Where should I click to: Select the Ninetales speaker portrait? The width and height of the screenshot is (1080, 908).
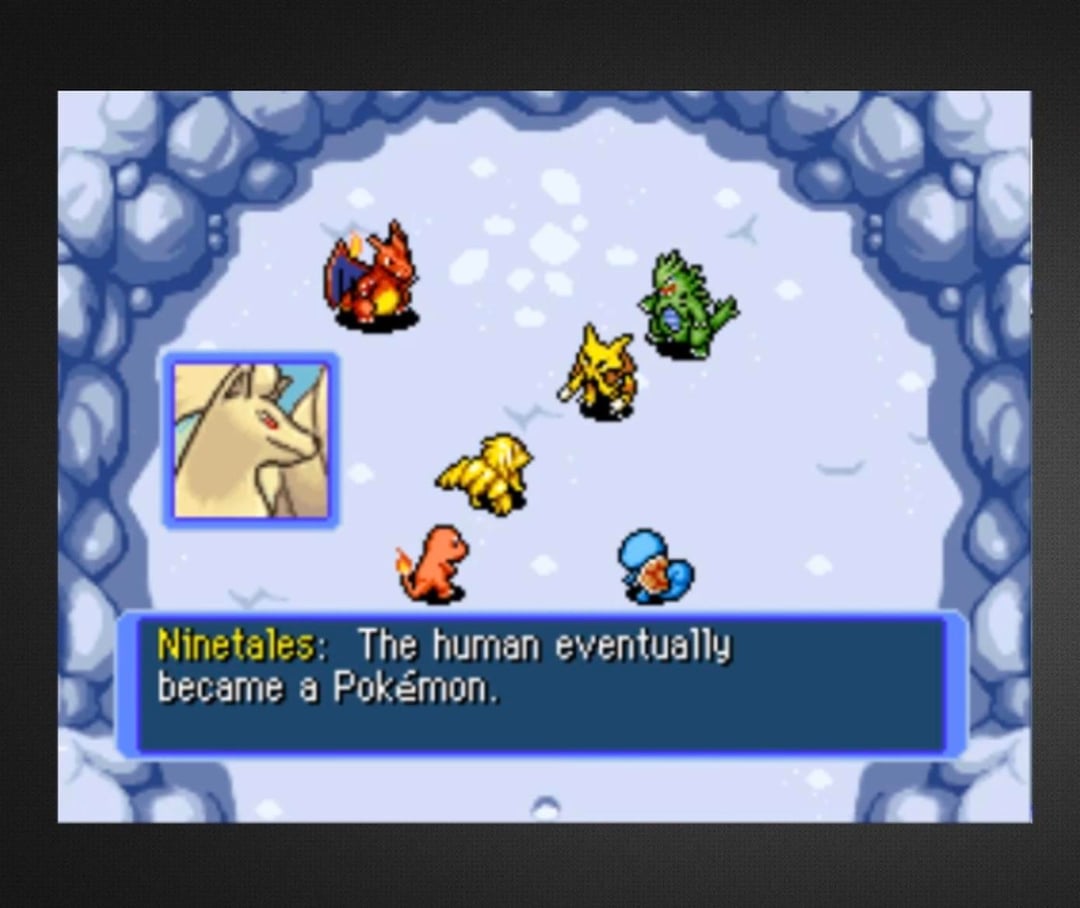click(x=251, y=440)
